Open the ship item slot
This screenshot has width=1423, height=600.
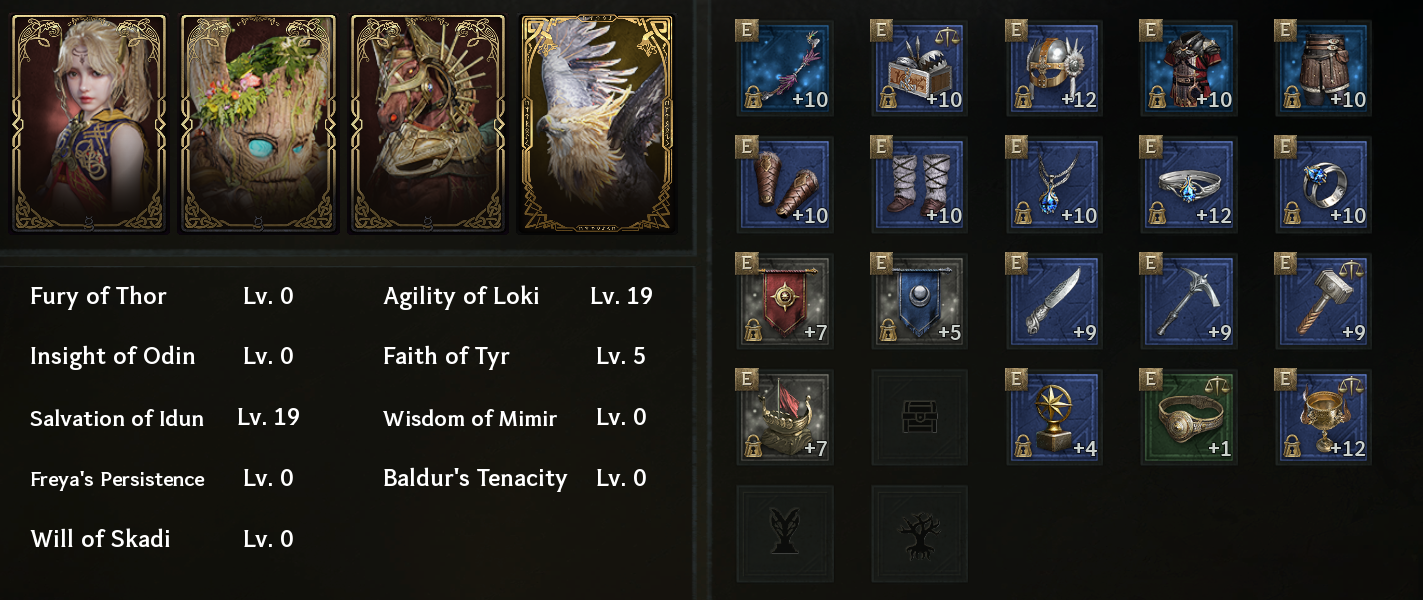coord(784,417)
